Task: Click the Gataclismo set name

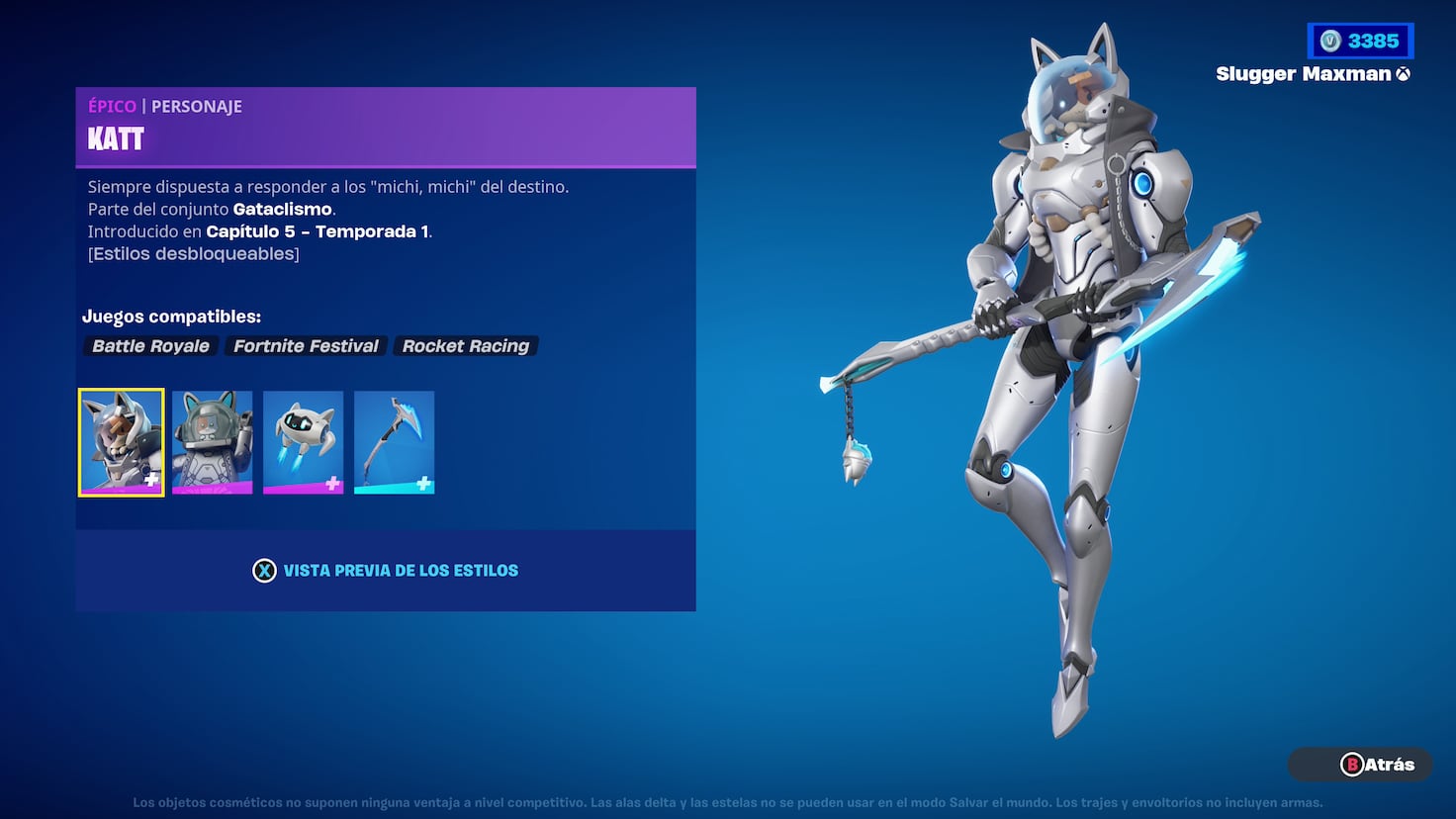Action: [x=282, y=209]
